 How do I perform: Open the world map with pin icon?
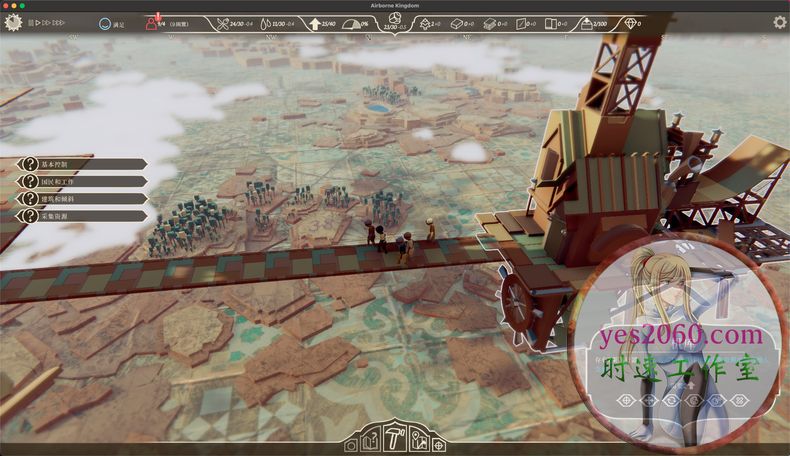click(418, 442)
